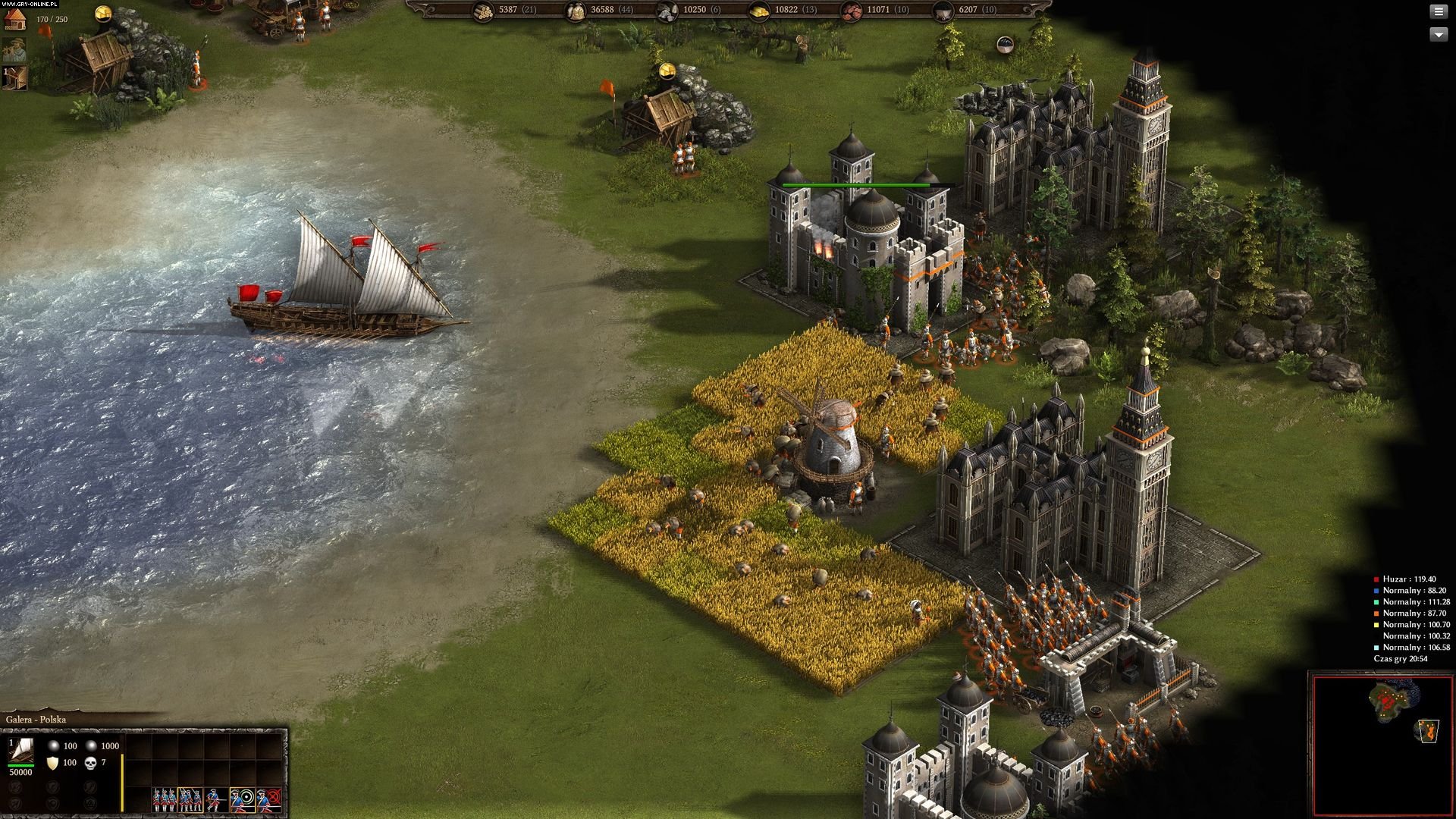Choose the line formation of three soldiers
Image resolution: width=1456 pixels, height=819 pixels.
[165, 799]
